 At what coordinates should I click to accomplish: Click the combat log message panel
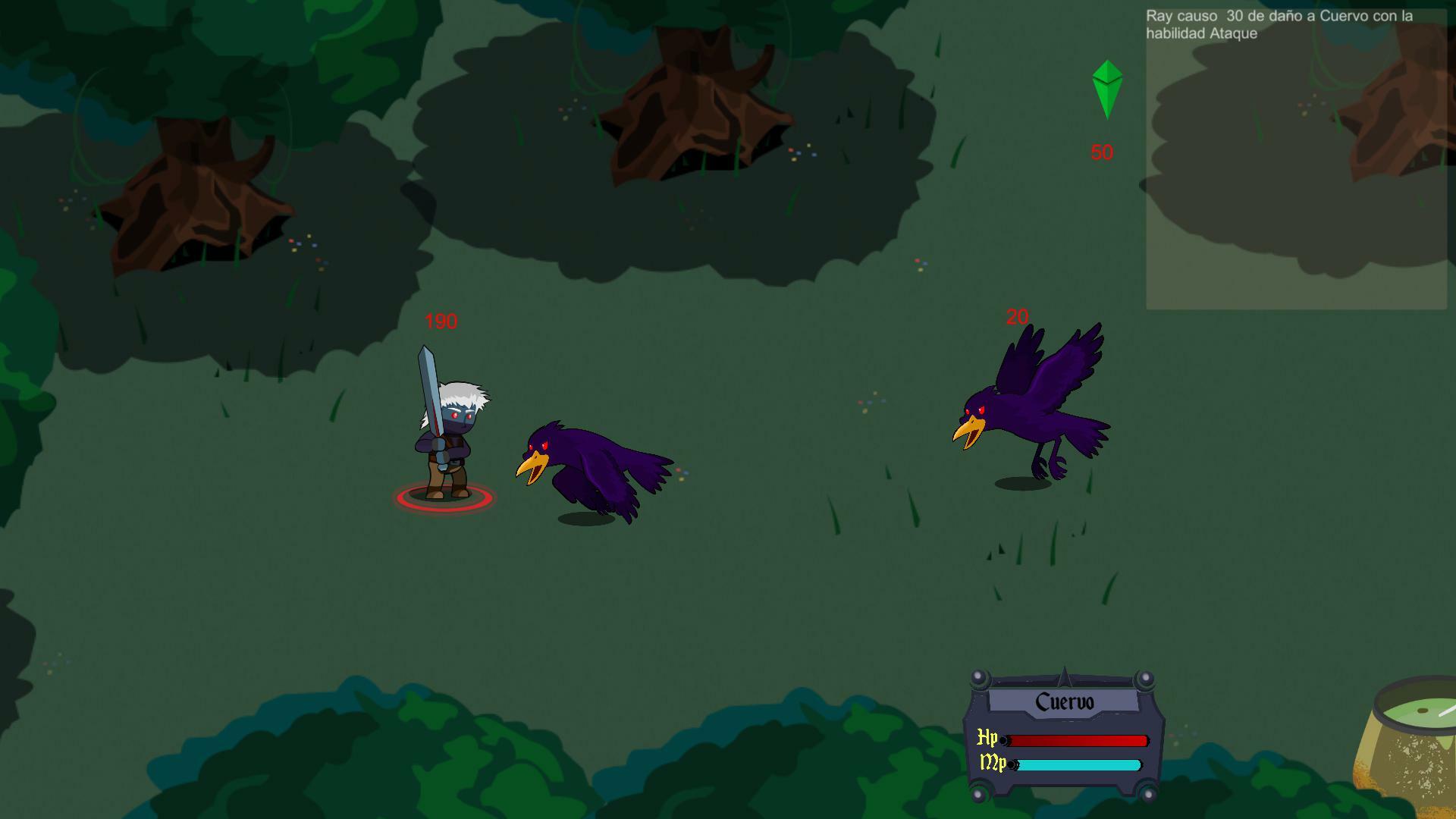(1295, 158)
